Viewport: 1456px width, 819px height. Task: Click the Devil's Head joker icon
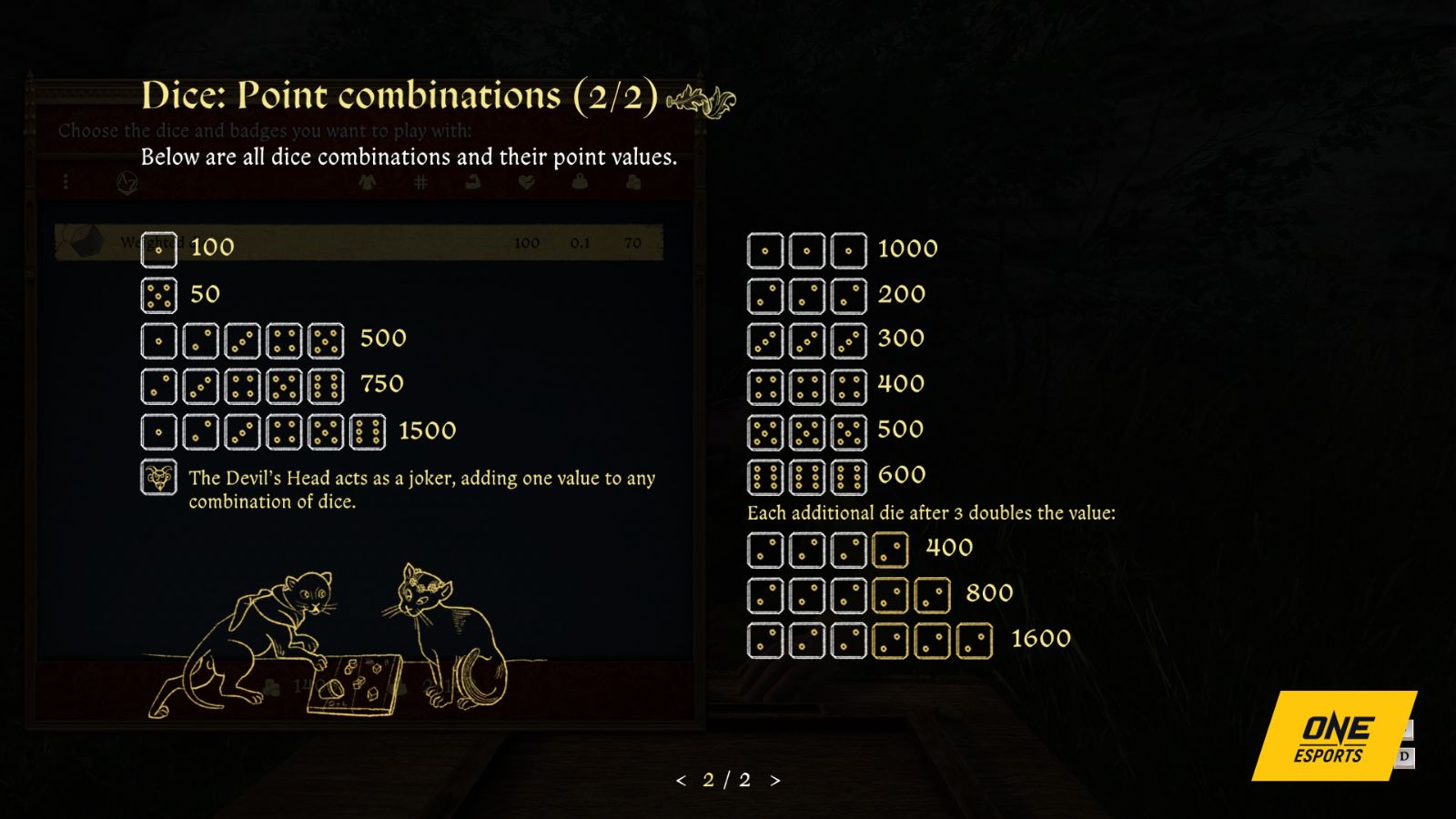158,476
